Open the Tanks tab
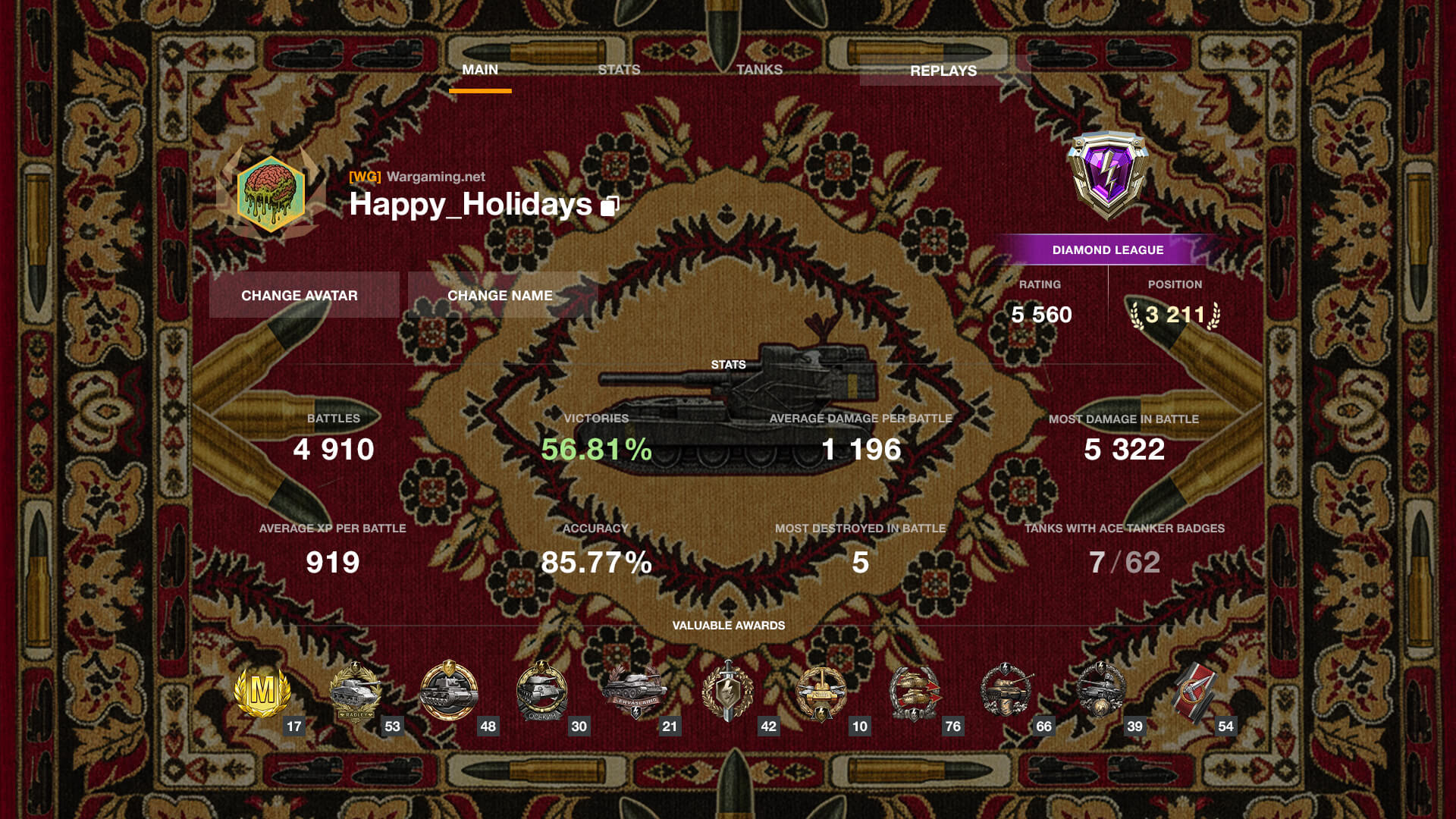The height and width of the screenshot is (819, 1456). tap(759, 70)
